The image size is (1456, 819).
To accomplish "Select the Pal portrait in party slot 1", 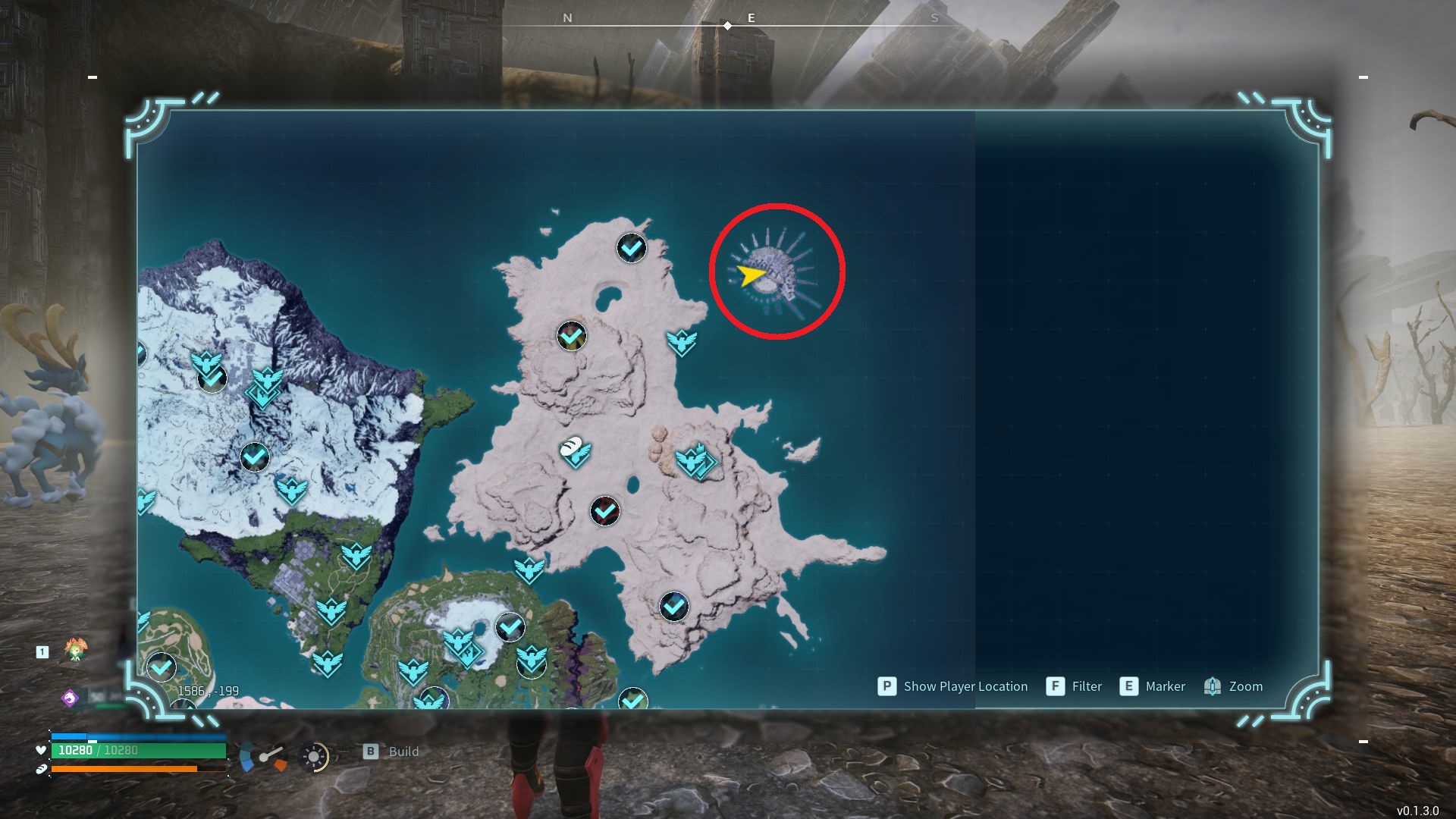I will pyautogui.click(x=76, y=651).
